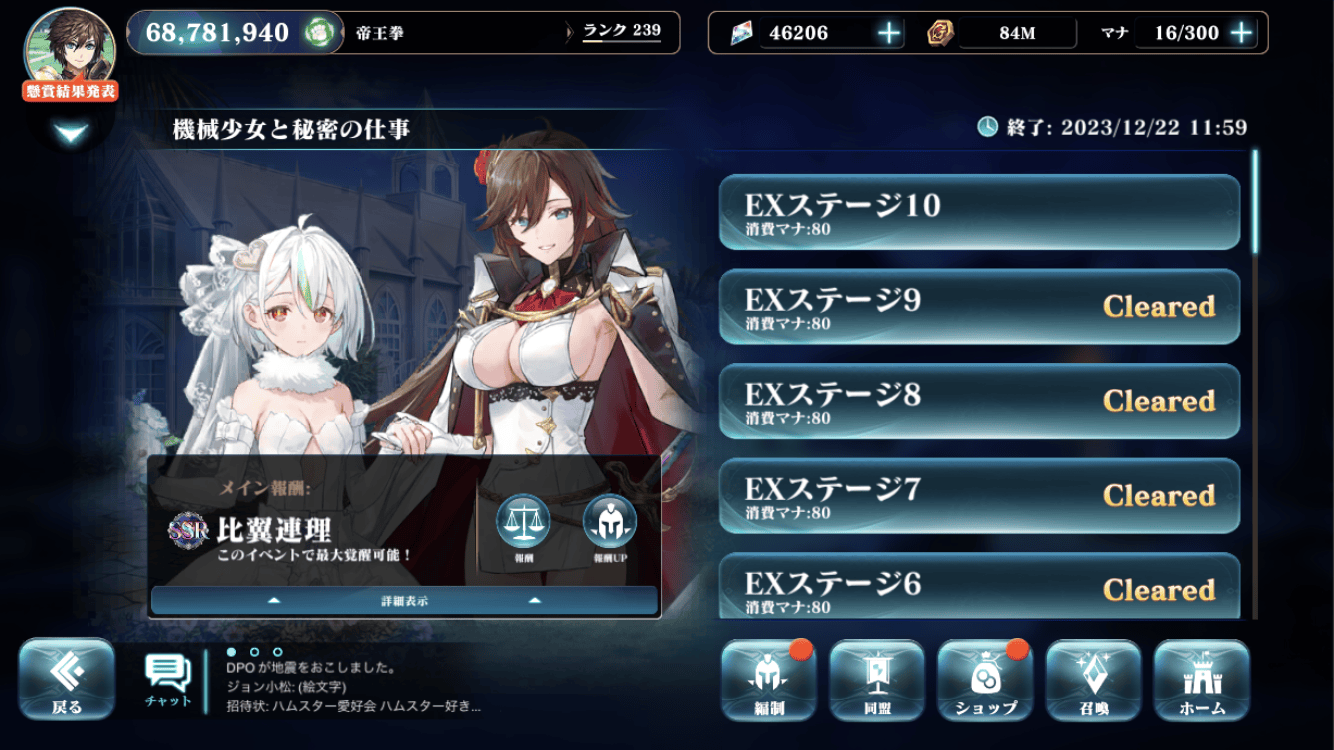Open the 編制 formation menu
Viewport: 1334px width, 750px height.
click(768, 681)
